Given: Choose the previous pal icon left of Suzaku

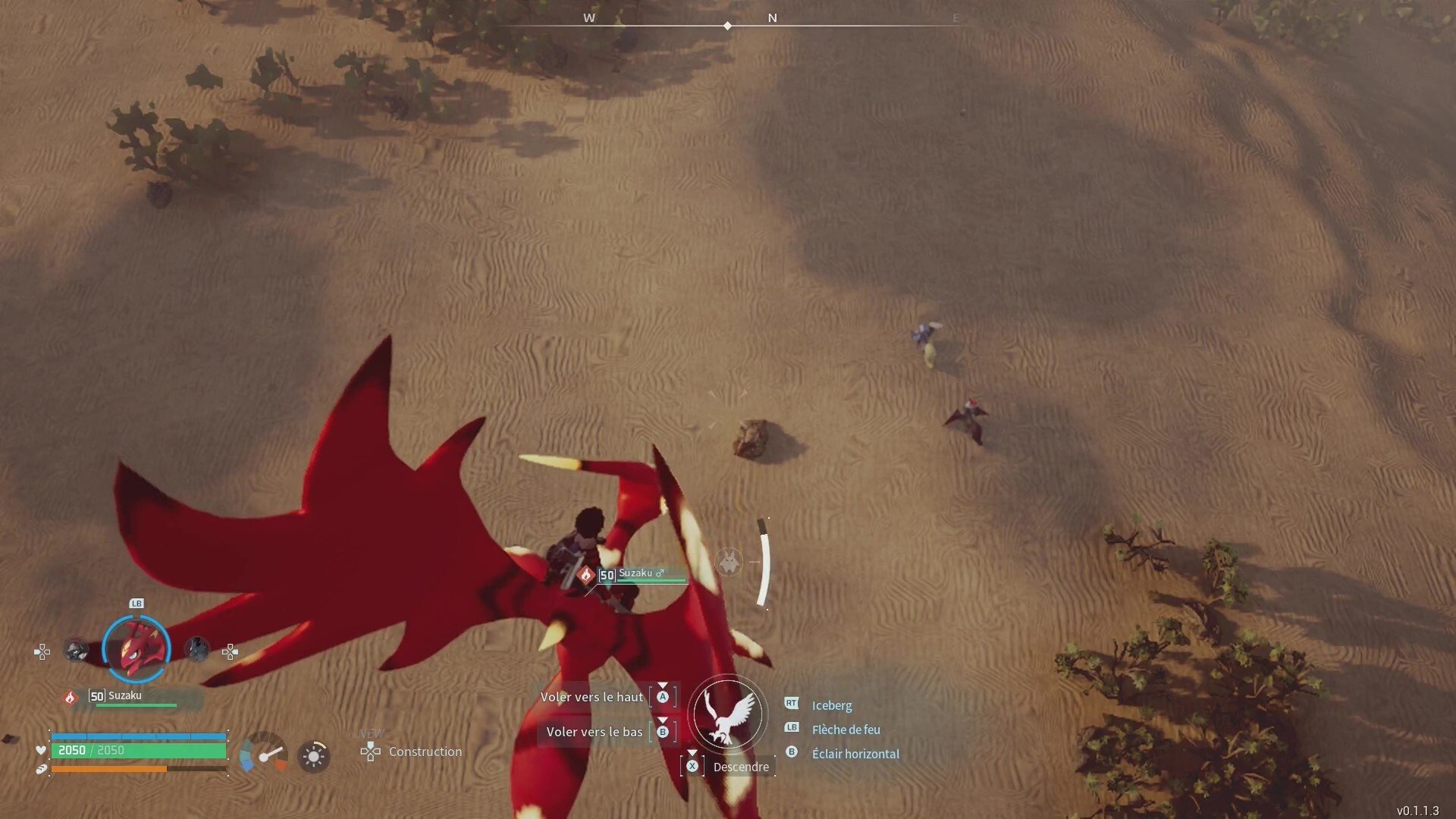Looking at the screenshot, I should (x=76, y=650).
